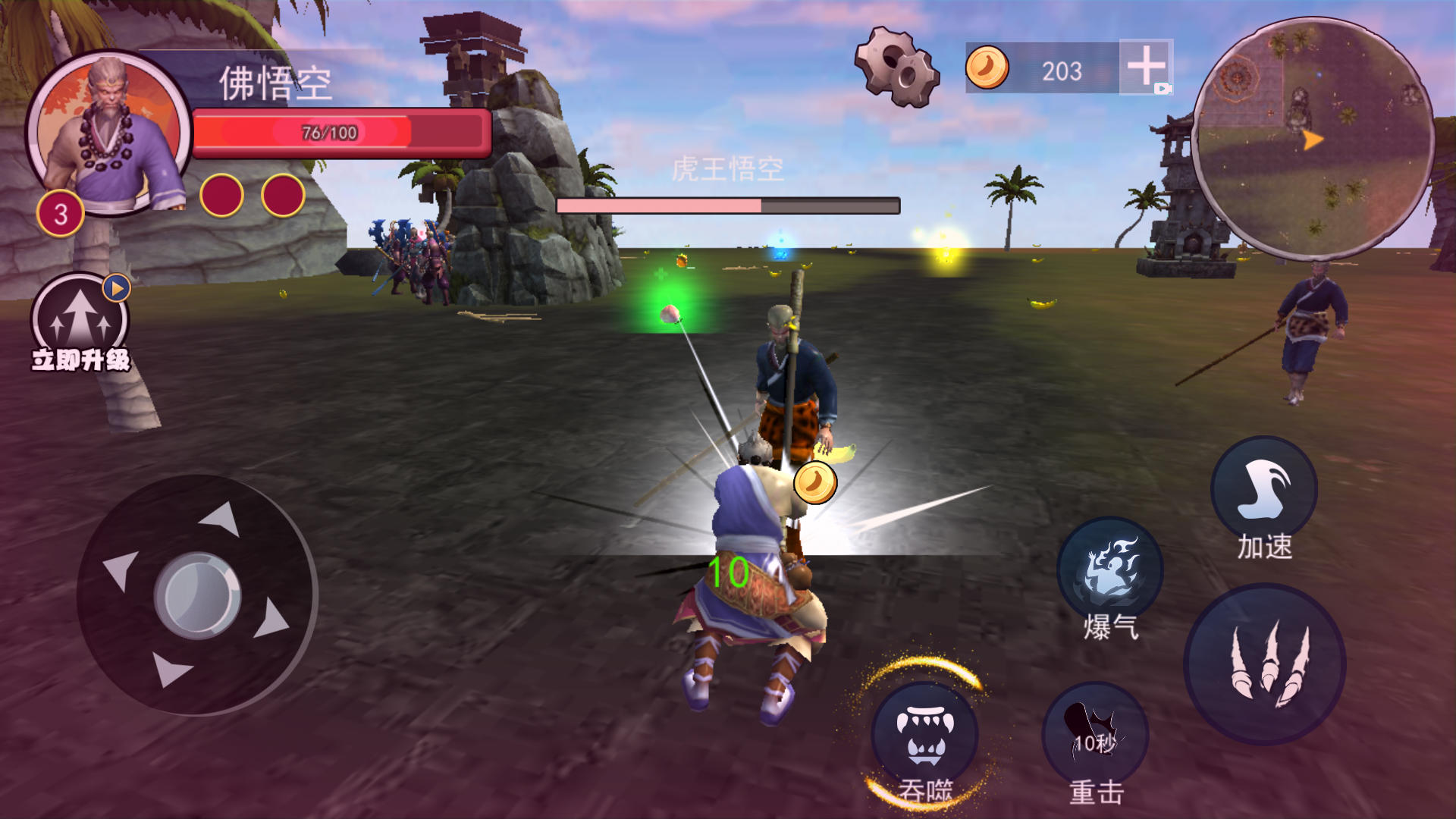The height and width of the screenshot is (819, 1456).
Task: Tap the virtual joystick center knob
Action: click(197, 595)
